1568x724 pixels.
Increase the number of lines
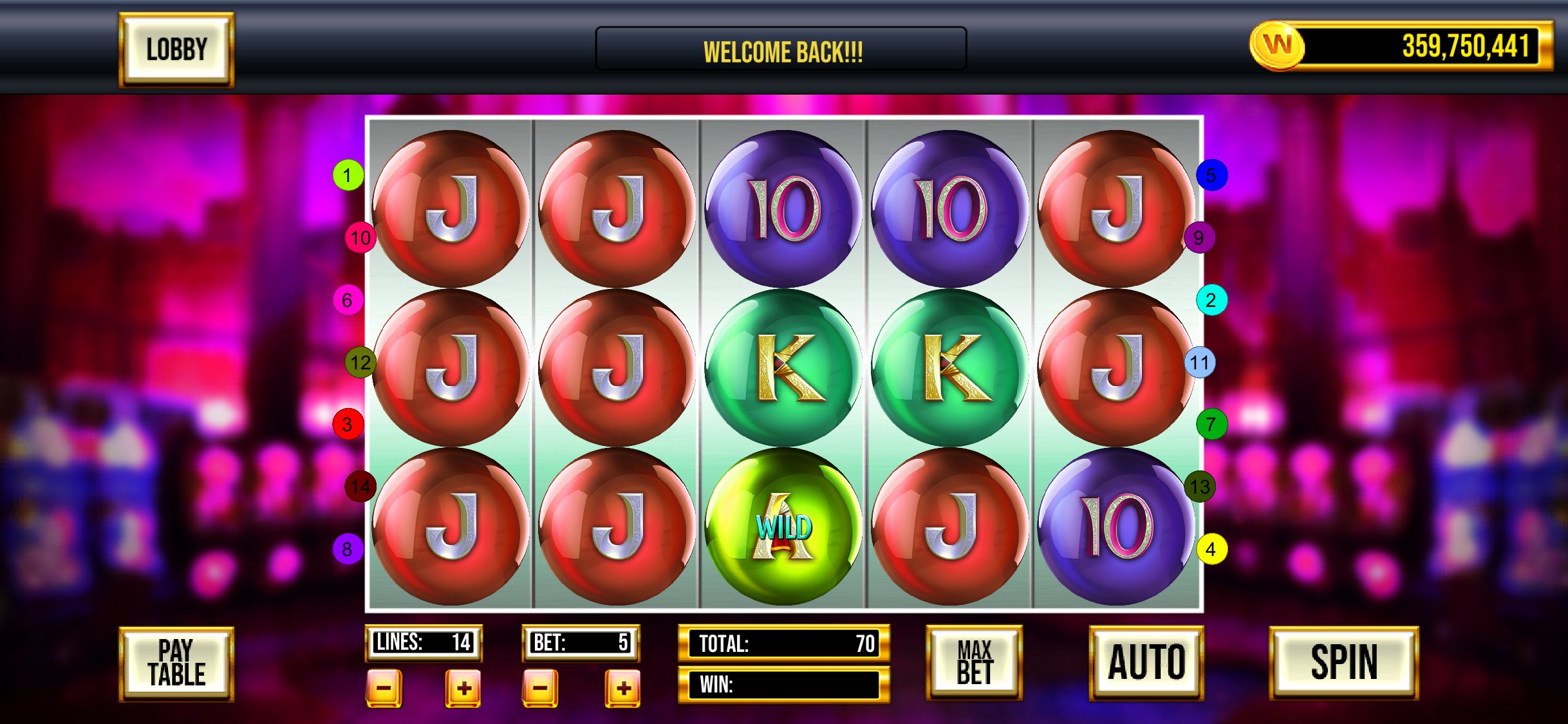tap(463, 688)
